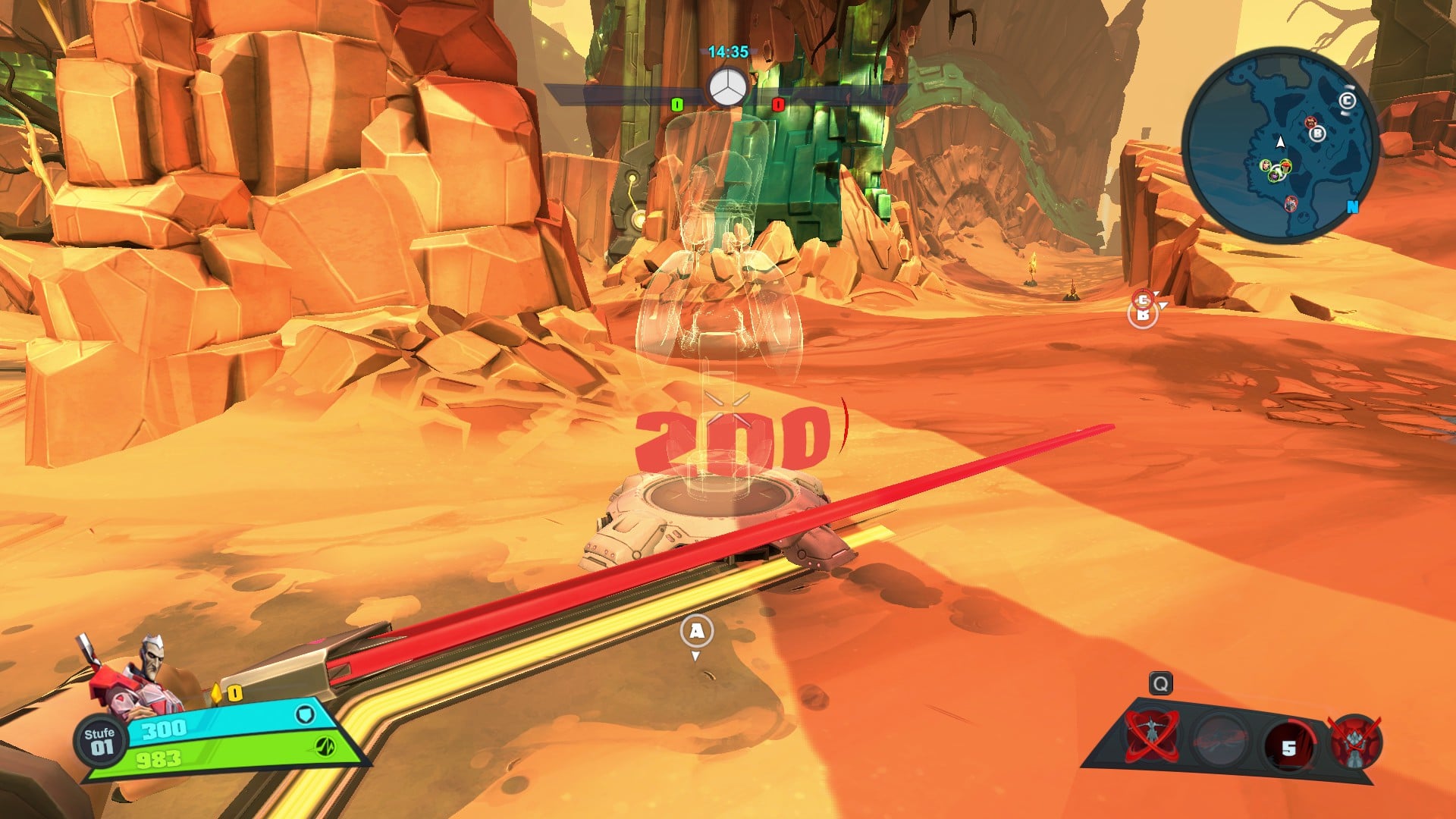Click the white player arrow on the minimap

coord(1281,142)
